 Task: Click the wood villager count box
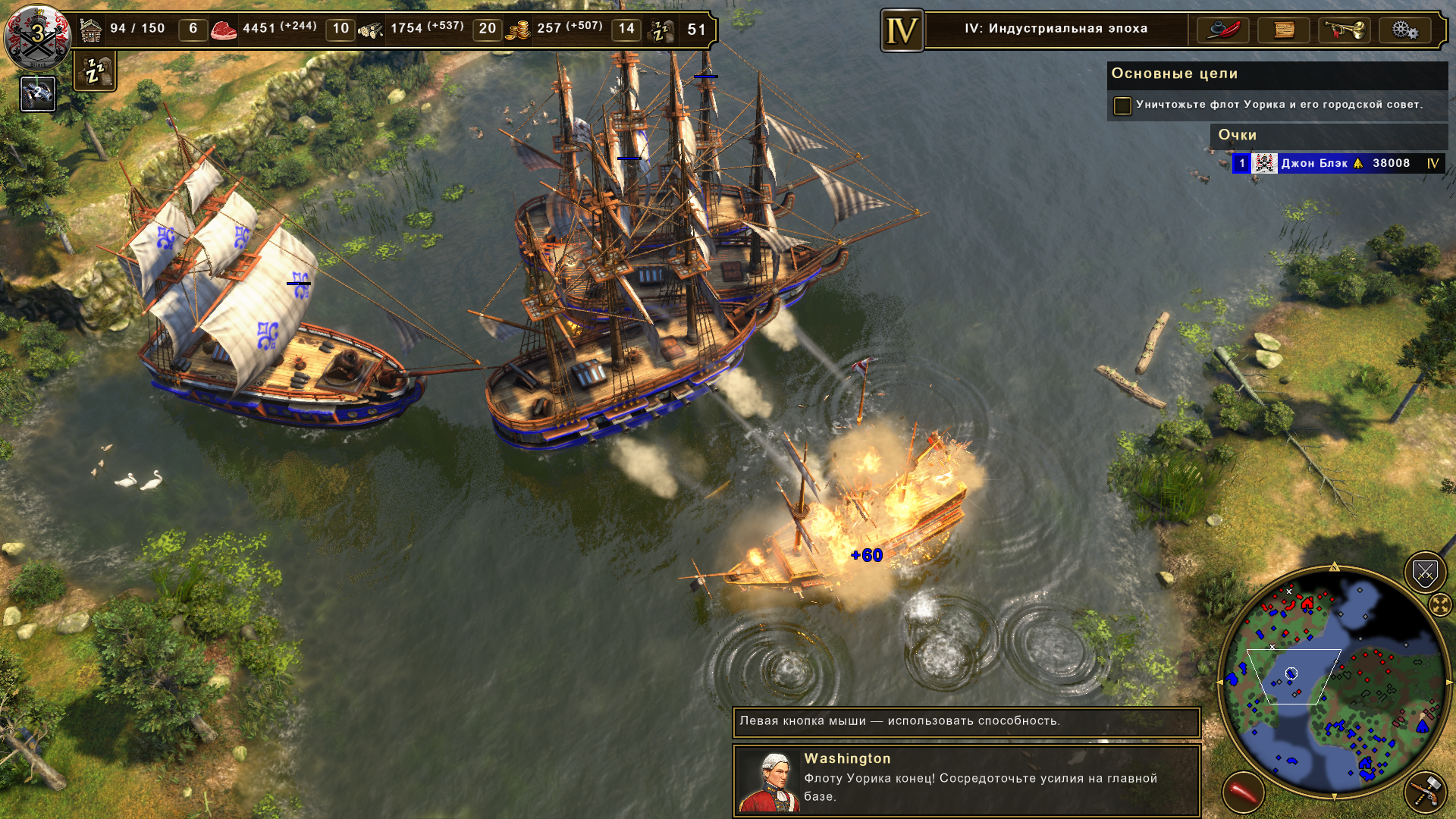click(340, 29)
